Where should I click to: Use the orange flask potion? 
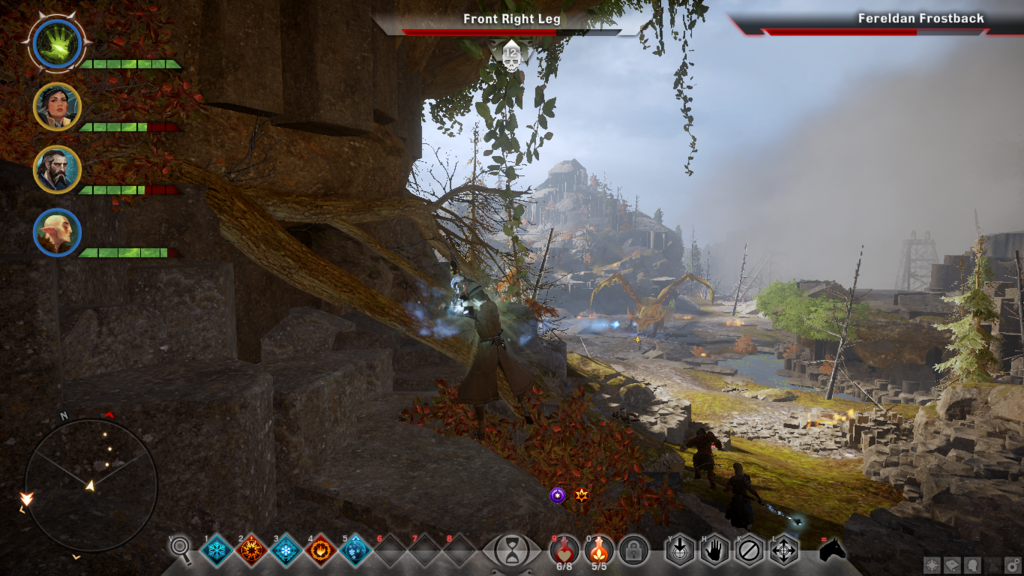[x=599, y=550]
